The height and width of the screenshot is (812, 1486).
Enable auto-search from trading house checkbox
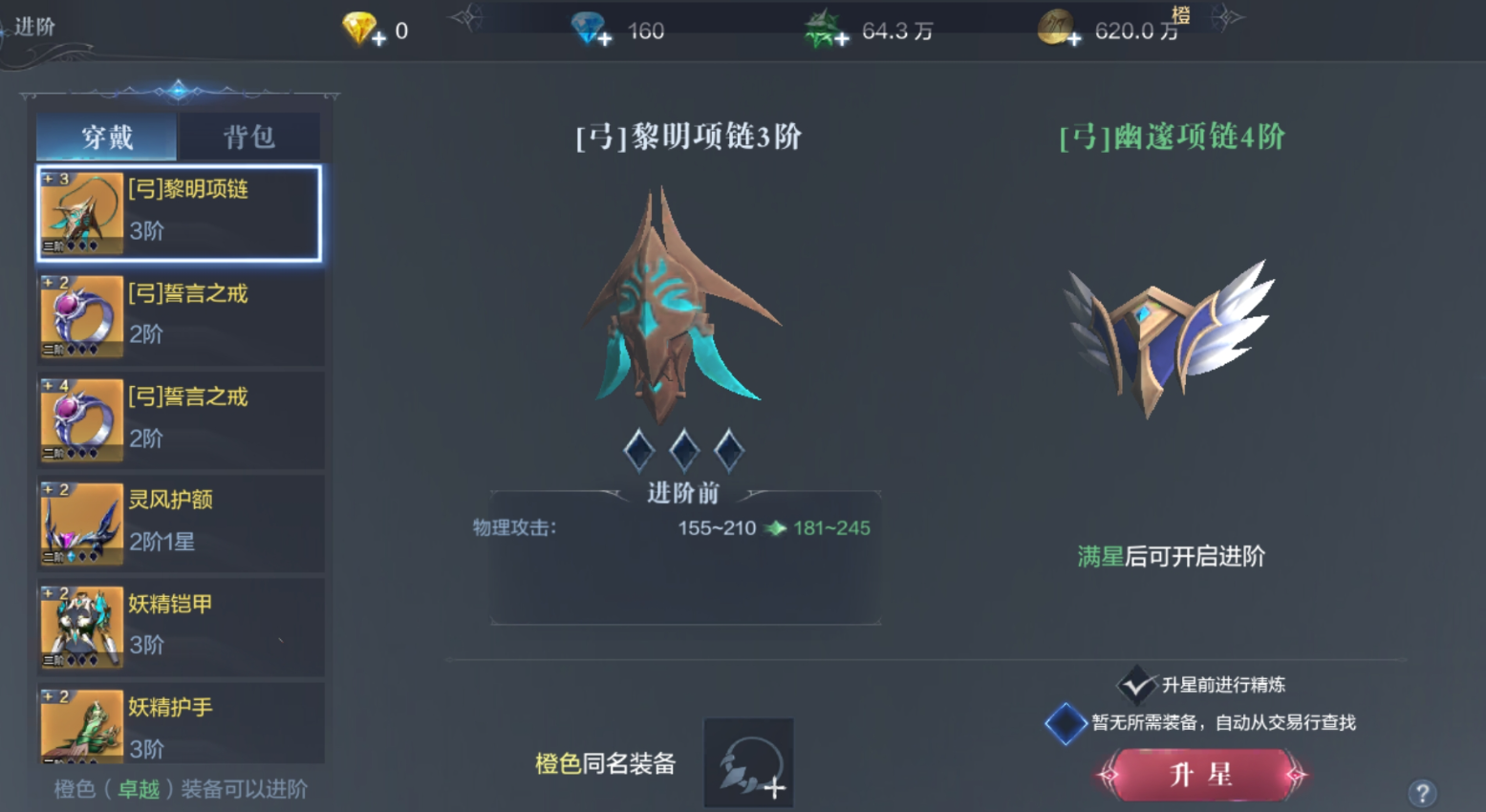1066,723
